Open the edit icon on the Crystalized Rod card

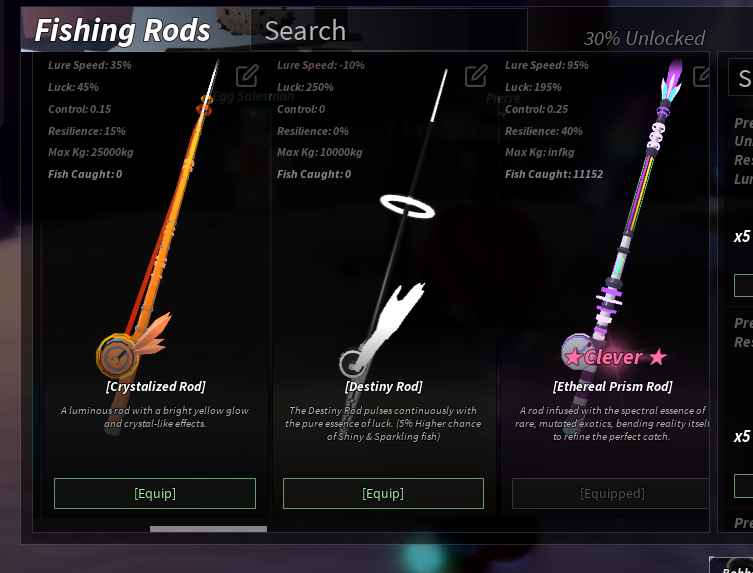(x=247, y=75)
